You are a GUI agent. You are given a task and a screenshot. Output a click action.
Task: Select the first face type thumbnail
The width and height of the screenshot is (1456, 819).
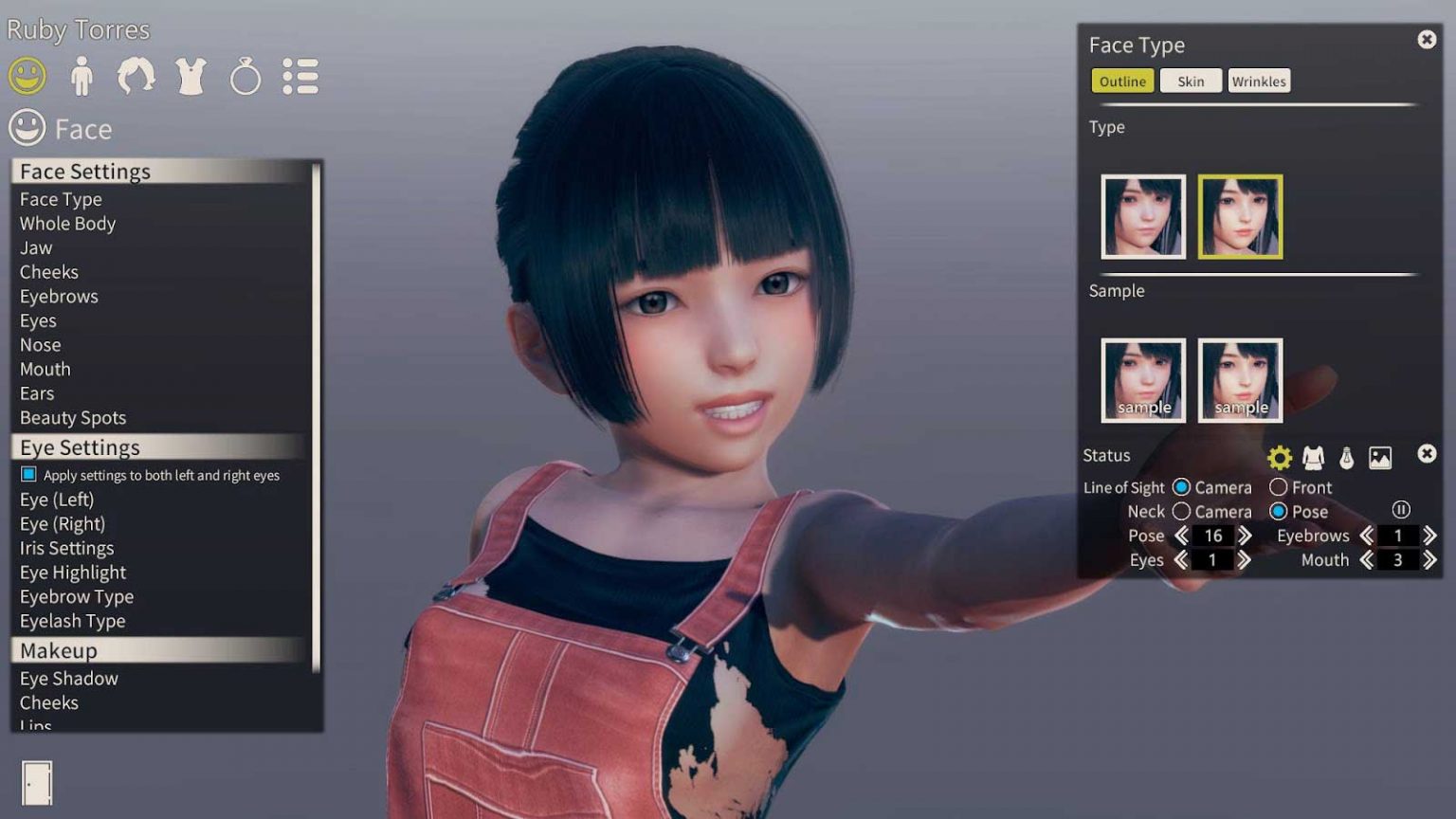coord(1143,216)
